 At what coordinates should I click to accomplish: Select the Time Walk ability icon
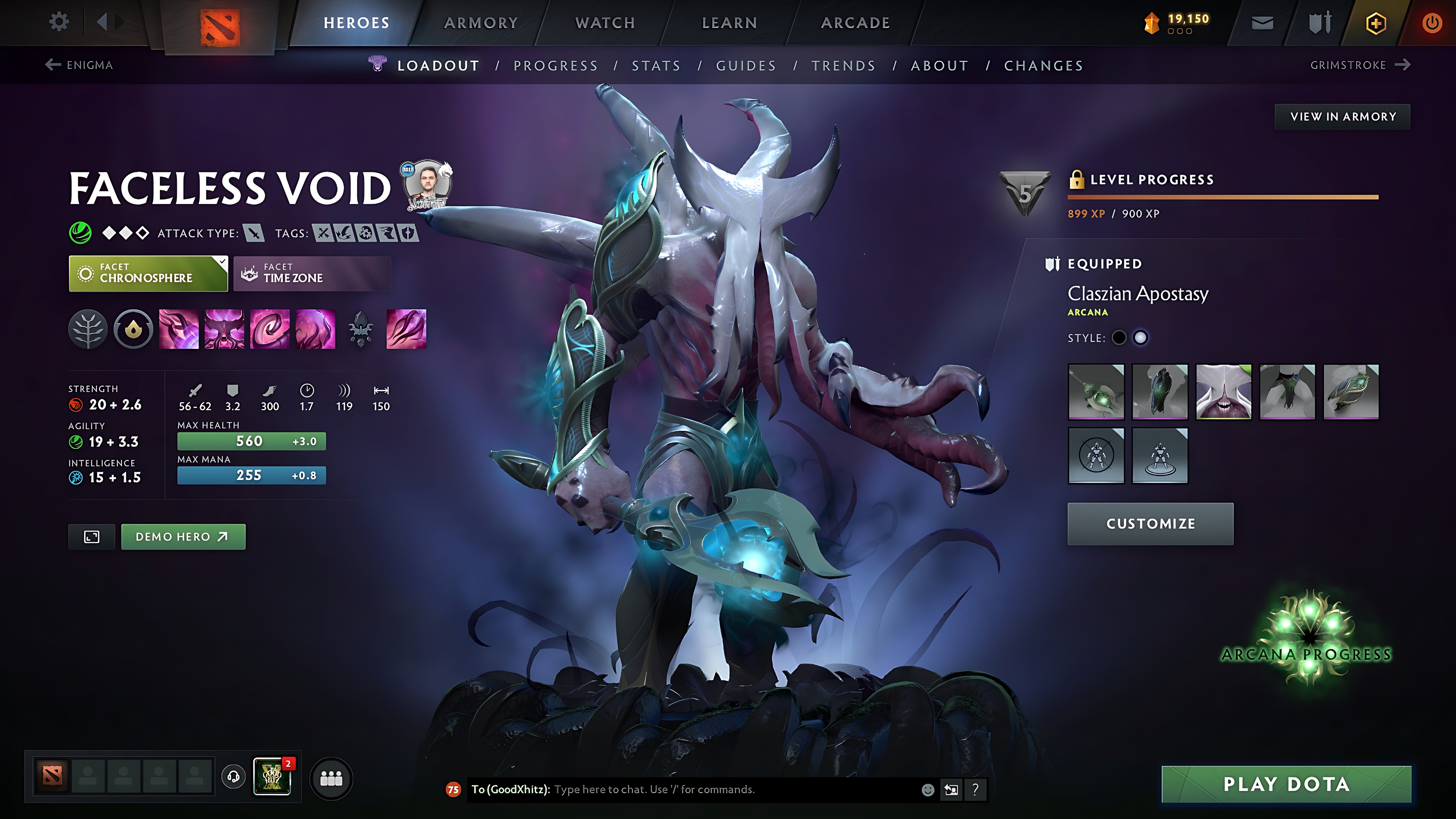pyautogui.click(x=179, y=330)
